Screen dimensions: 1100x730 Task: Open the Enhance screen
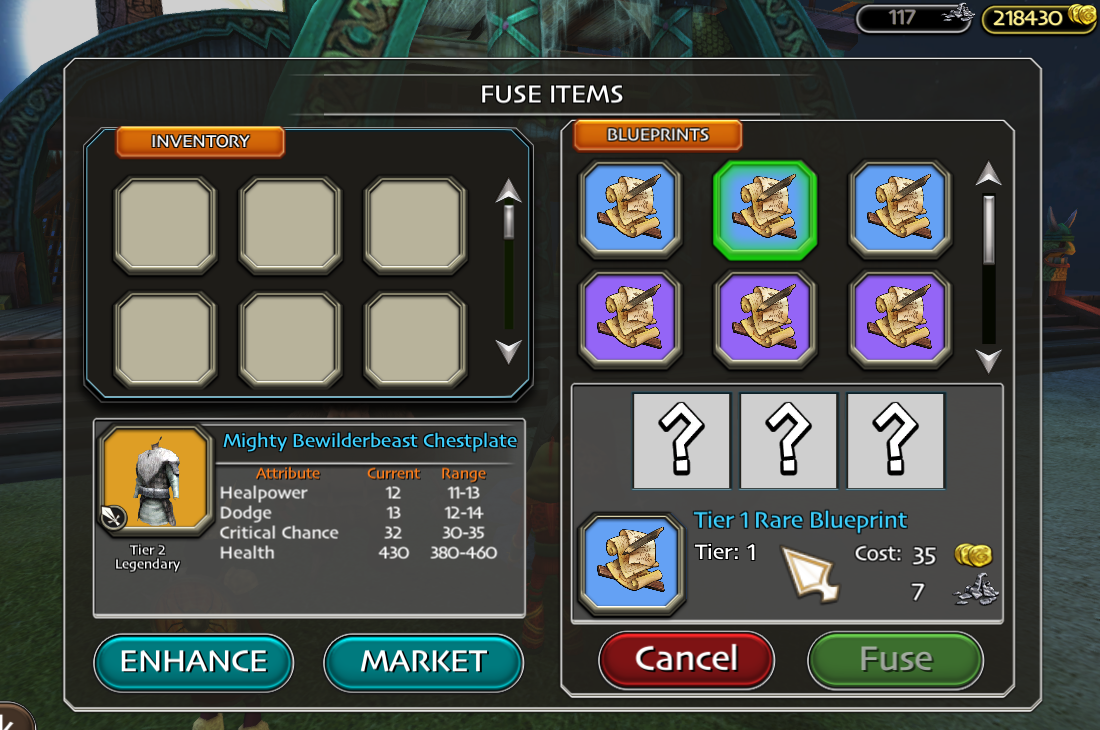click(x=194, y=662)
